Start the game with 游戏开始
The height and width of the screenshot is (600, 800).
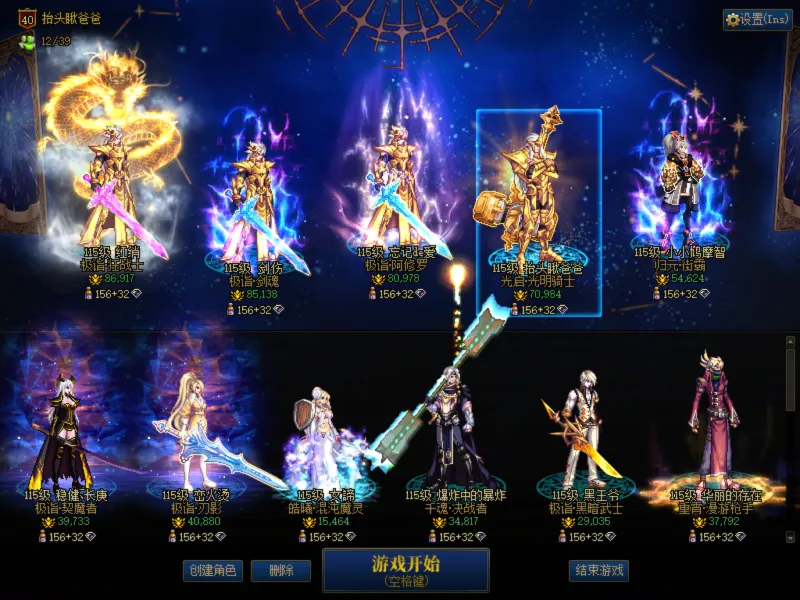(x=405, y=570)
